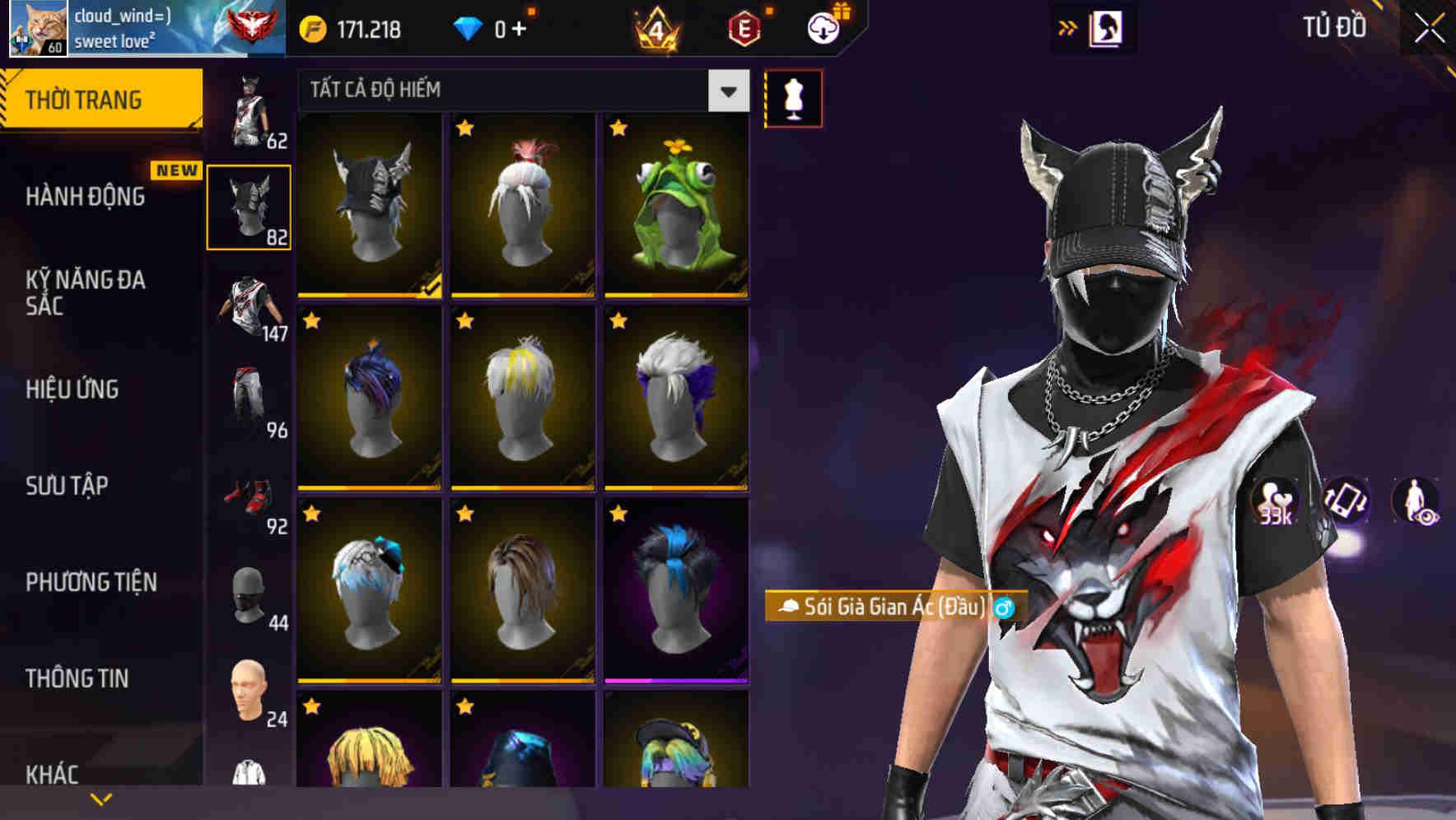The width and height of the screenshot is (1456, 820).
Task: Collapse the panel with the double-arrow chevrons
Action: point(1066,26)
